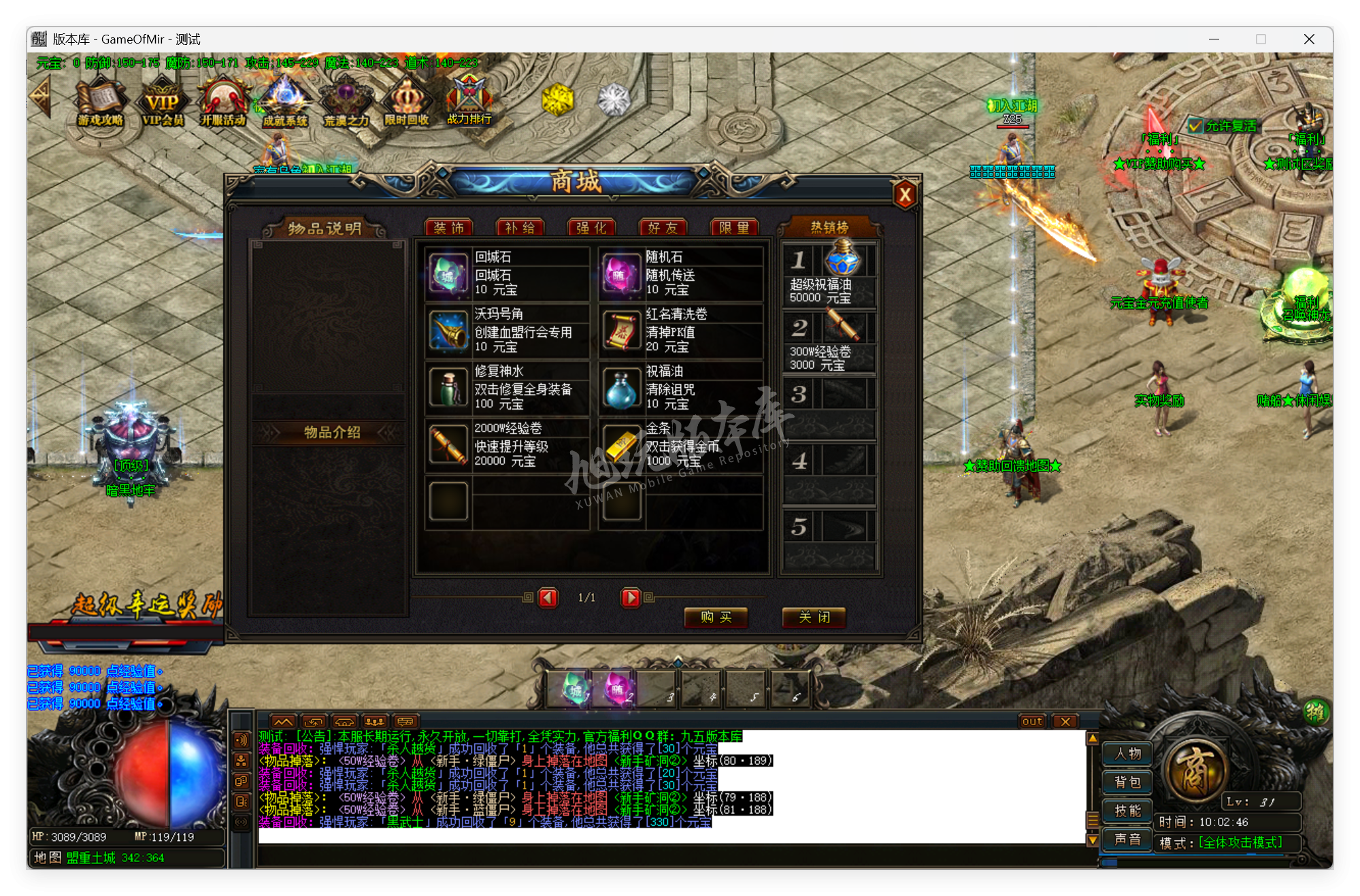This screenshot has height=896, width=1360.
Task: Open the VIP会员 membership panel icon
Action: tap(161, 102)
